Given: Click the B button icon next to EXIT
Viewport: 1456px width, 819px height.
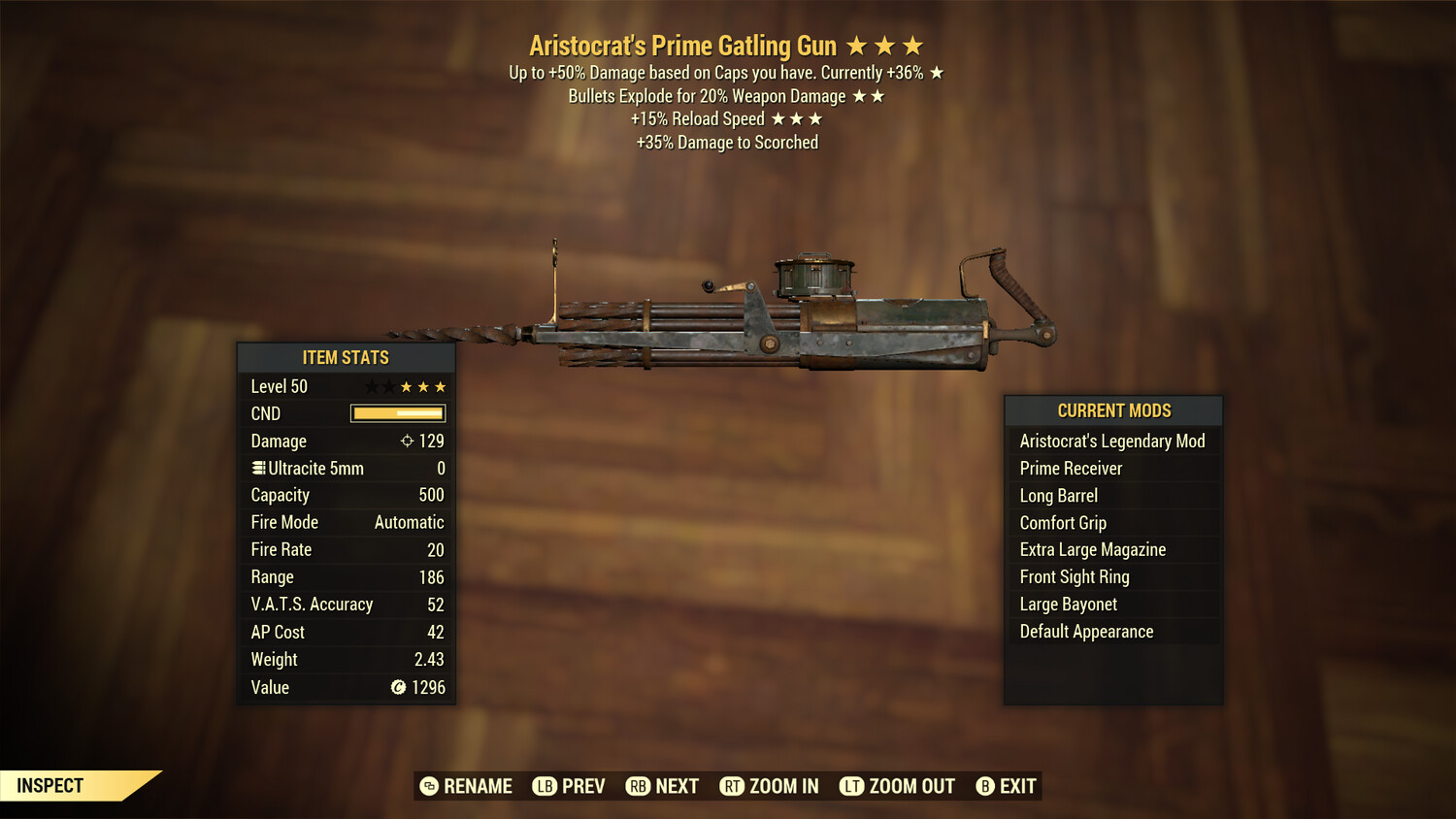Looking at the screenshot, I should coord(984,786).
